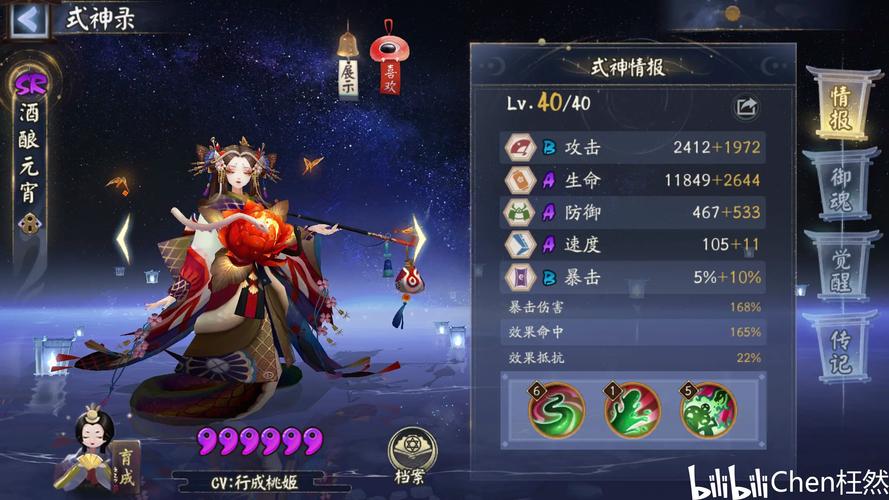The height and width of the screenshot is (500, 889).
Task: Toggle the 喜欢 favorite lantern
Action: [388, 64]
